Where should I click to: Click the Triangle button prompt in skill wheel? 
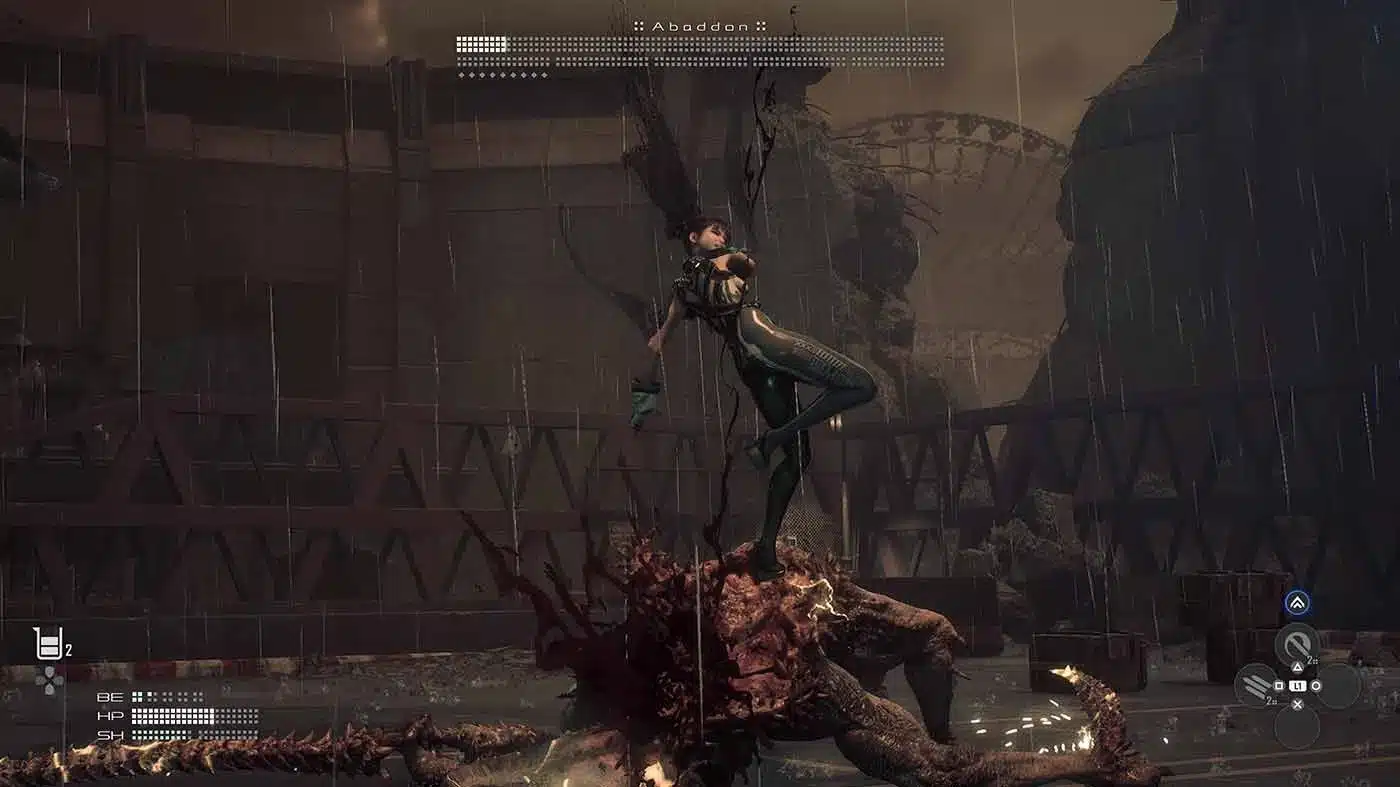coord(1297,667)
